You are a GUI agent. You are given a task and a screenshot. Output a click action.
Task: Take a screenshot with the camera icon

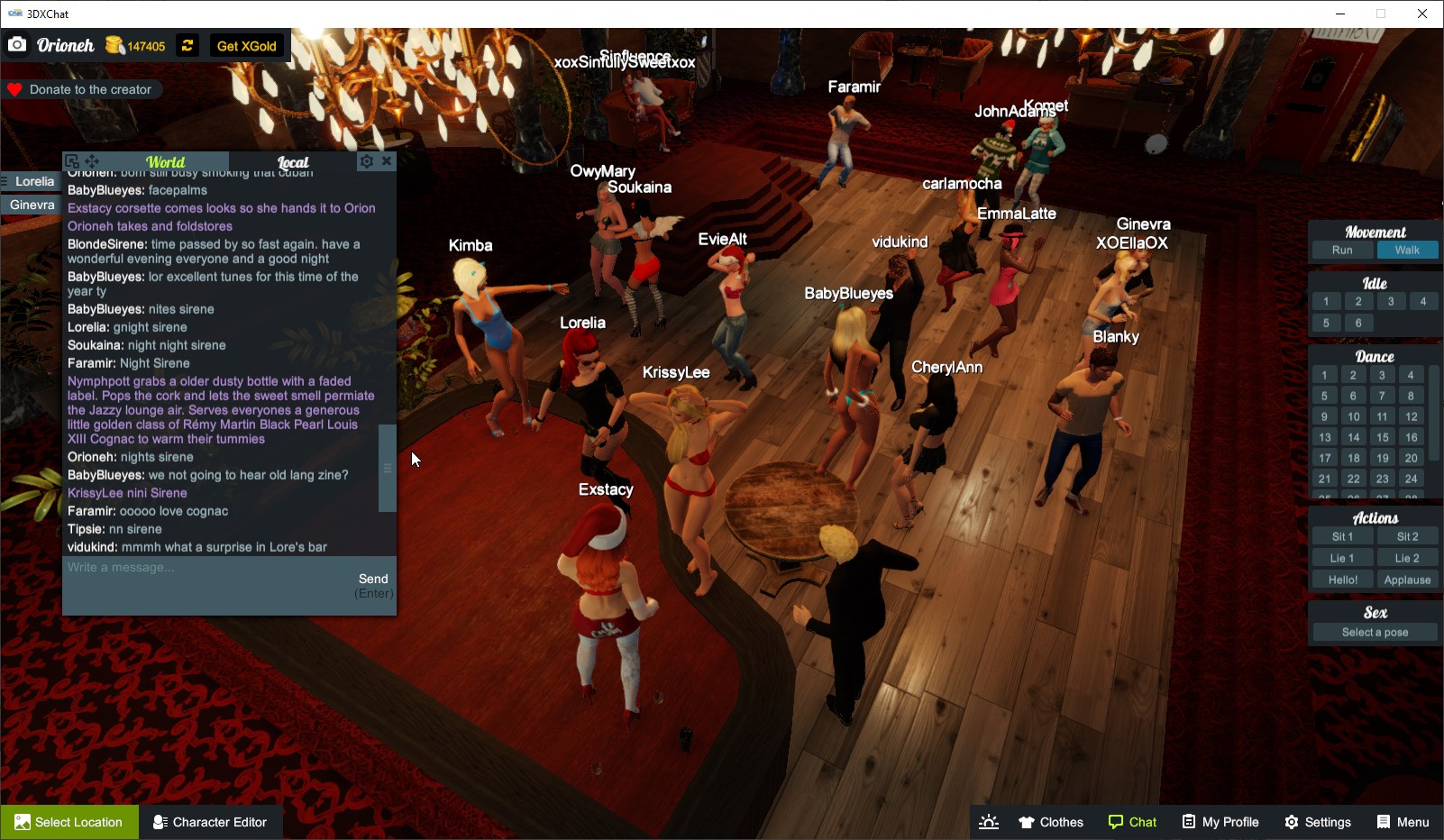[16, 44]
